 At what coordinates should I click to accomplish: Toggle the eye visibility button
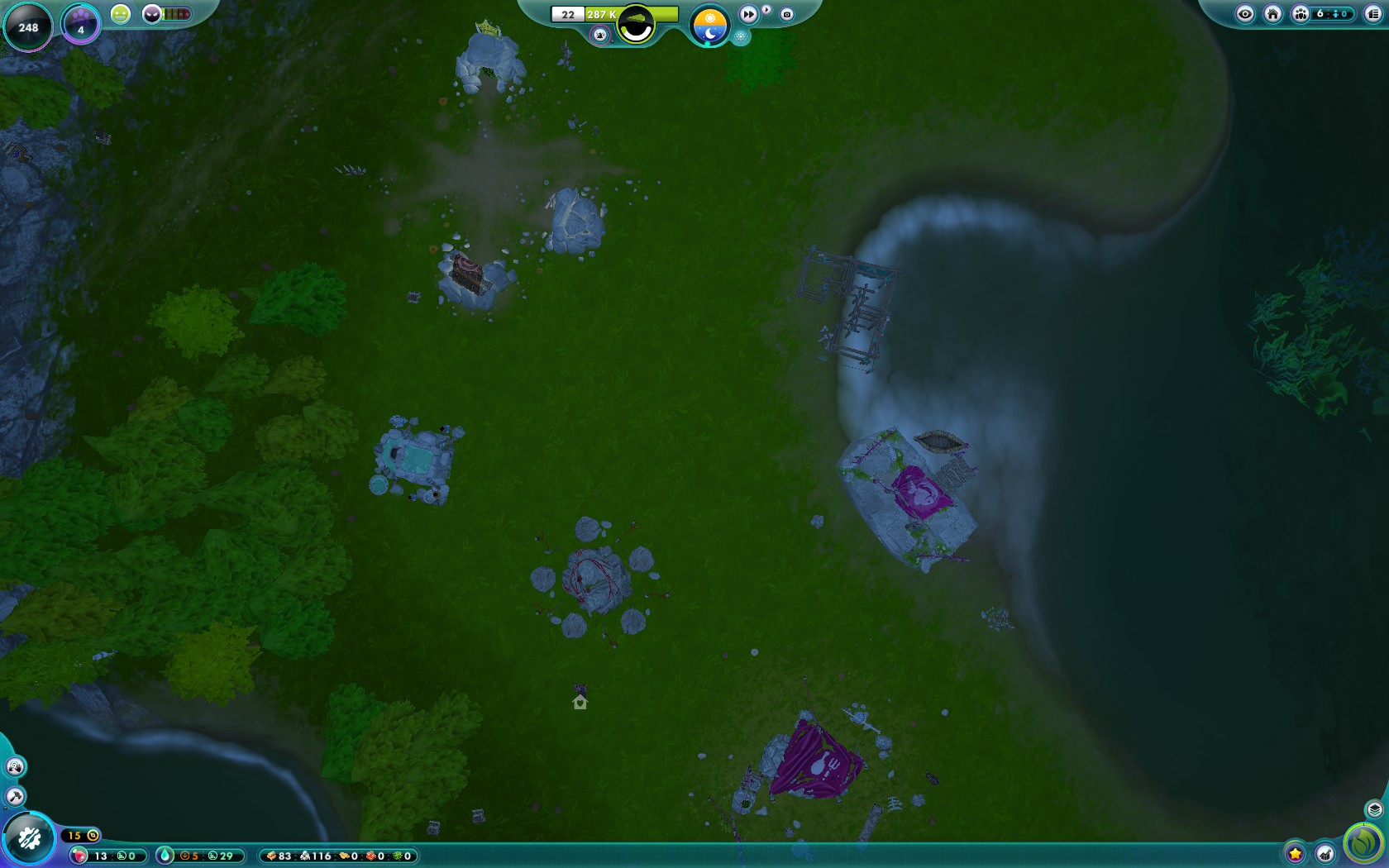[x=1245, y=14]
